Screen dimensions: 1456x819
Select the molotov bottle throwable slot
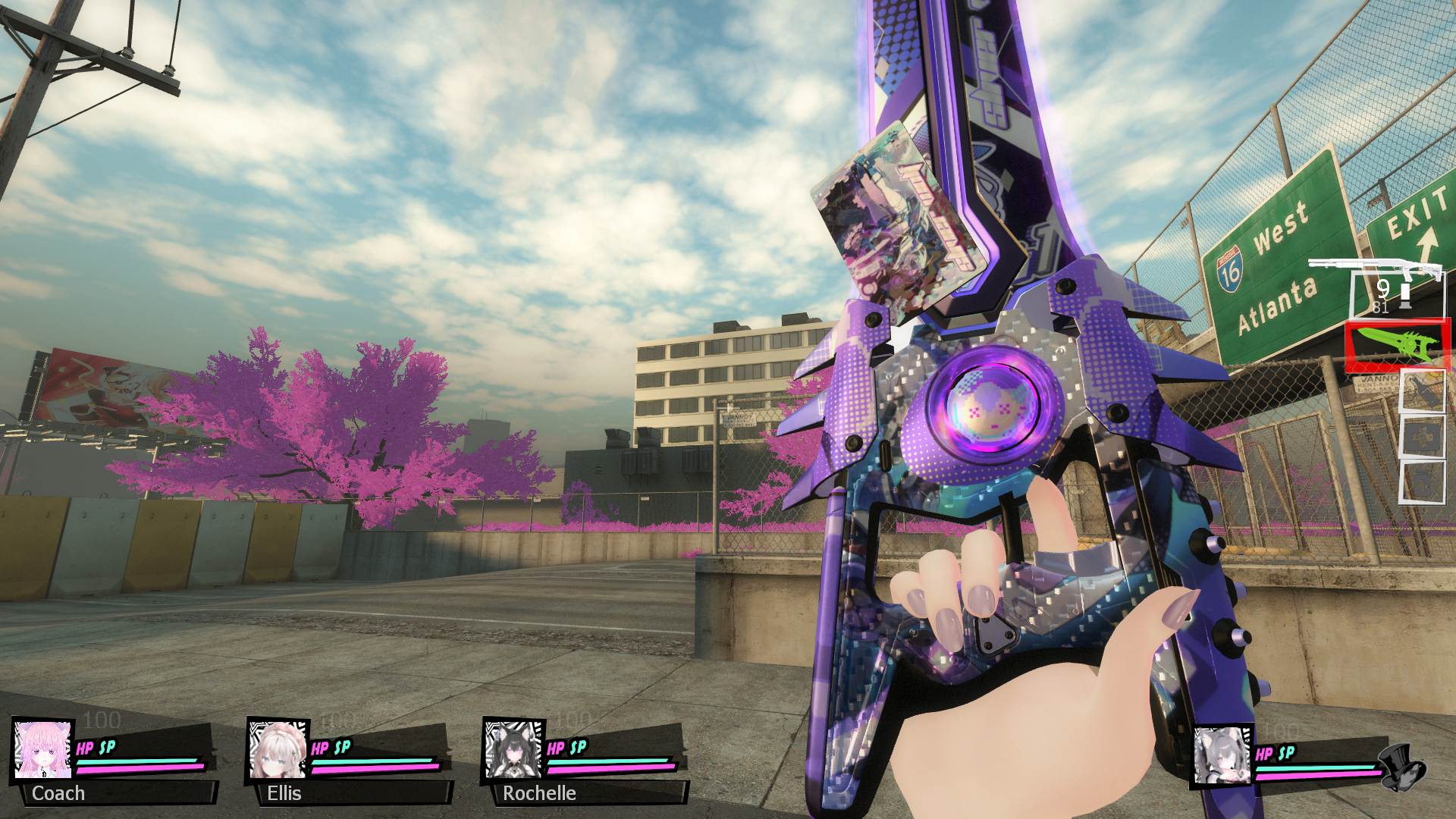1422,391
